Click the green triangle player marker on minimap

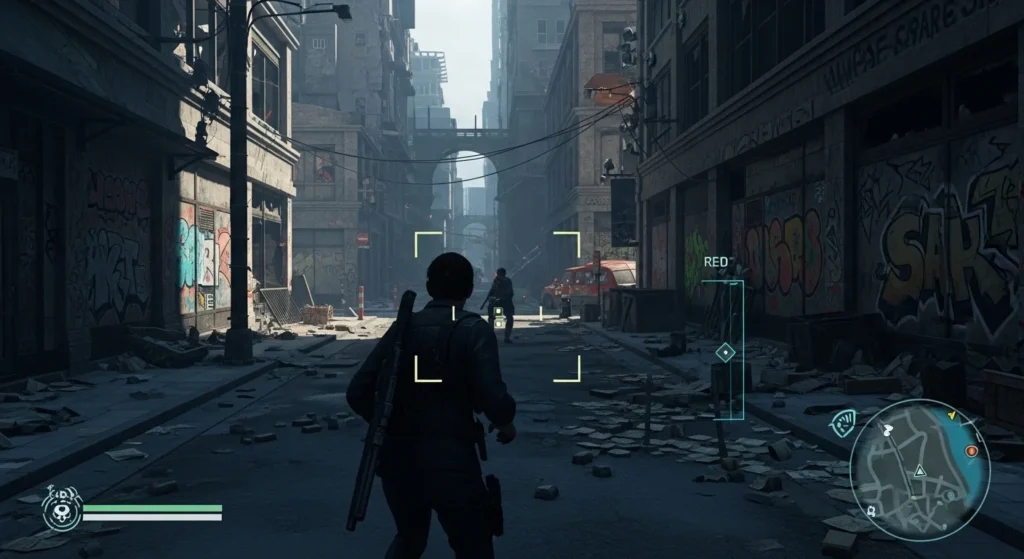[x=919, y=471]
